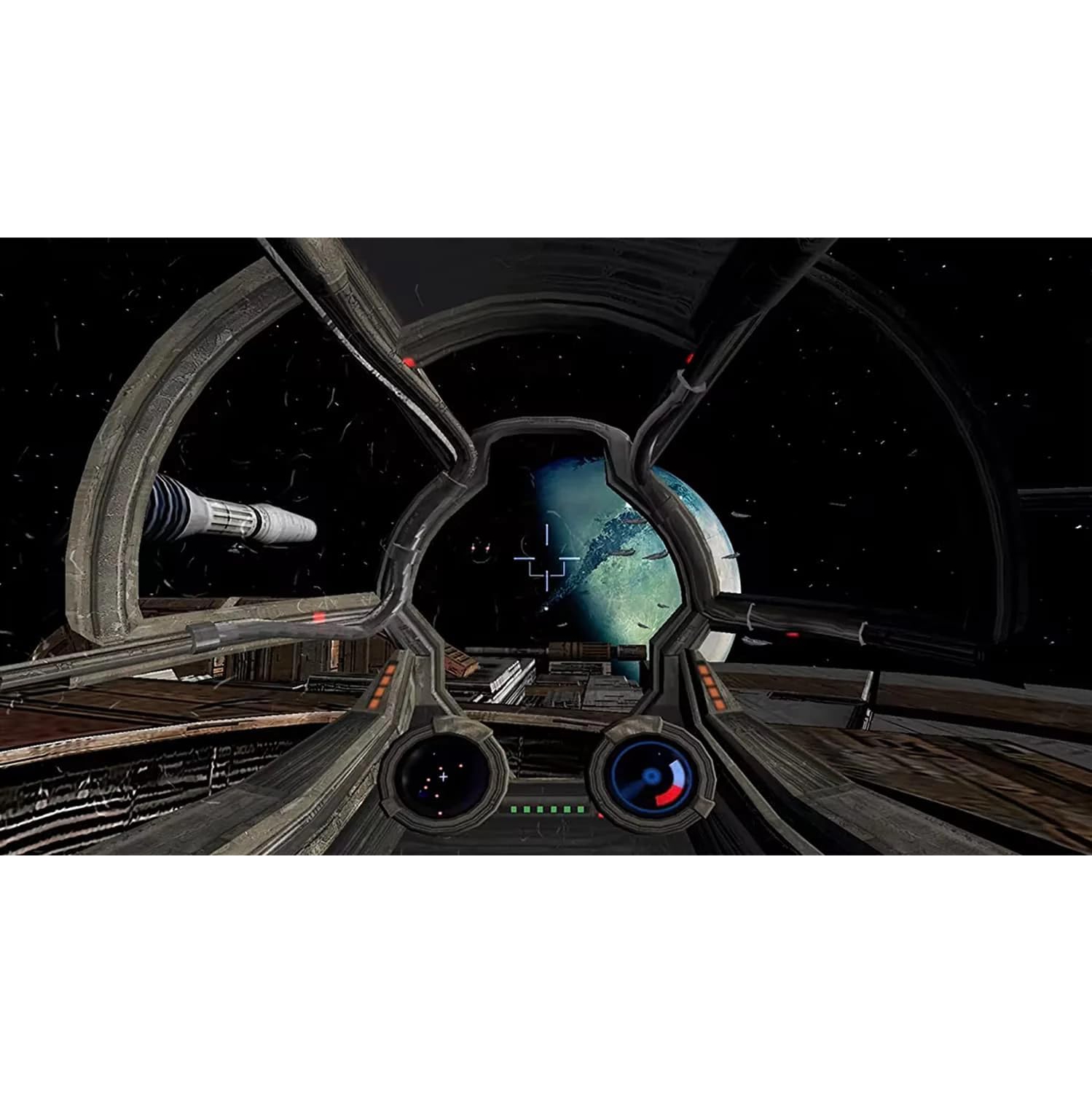Toggle the last green indicator light
Screen dimensions: 1092x1093
click(581, 809)
